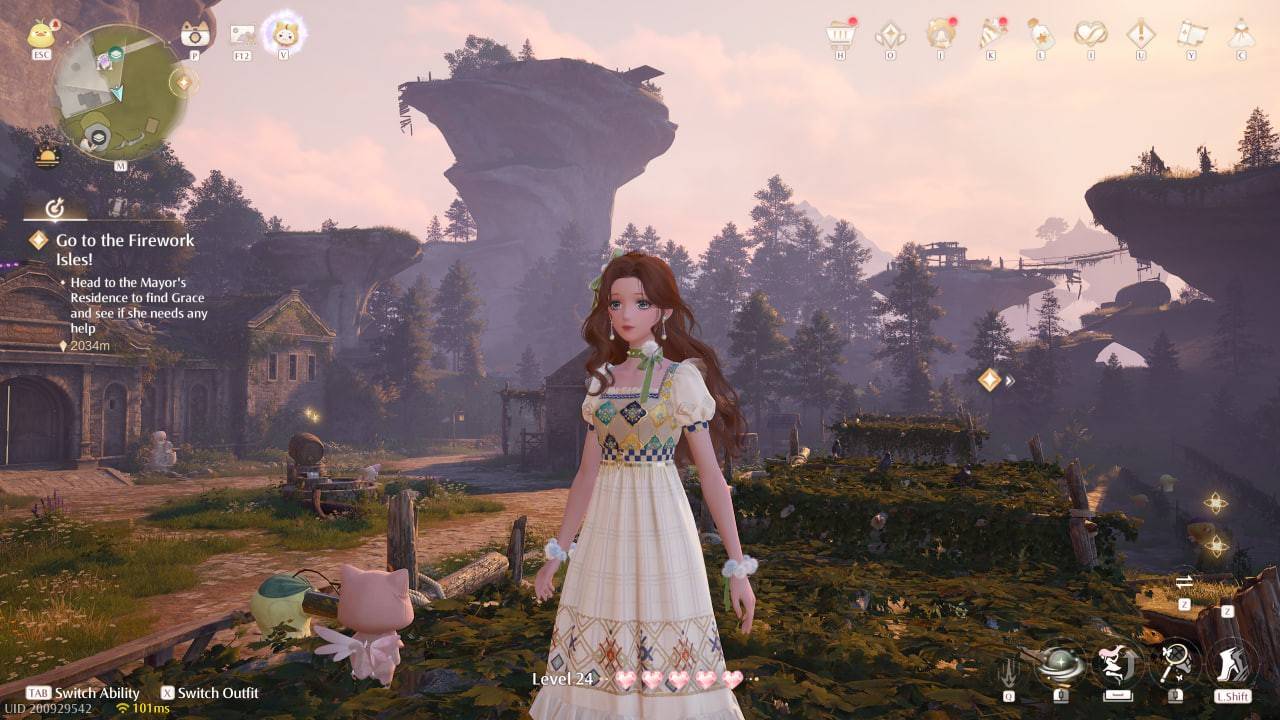The width and height of the screenshot is (1280, 720).
Task: Select the bug-catching net ability
Action: 1173,663
